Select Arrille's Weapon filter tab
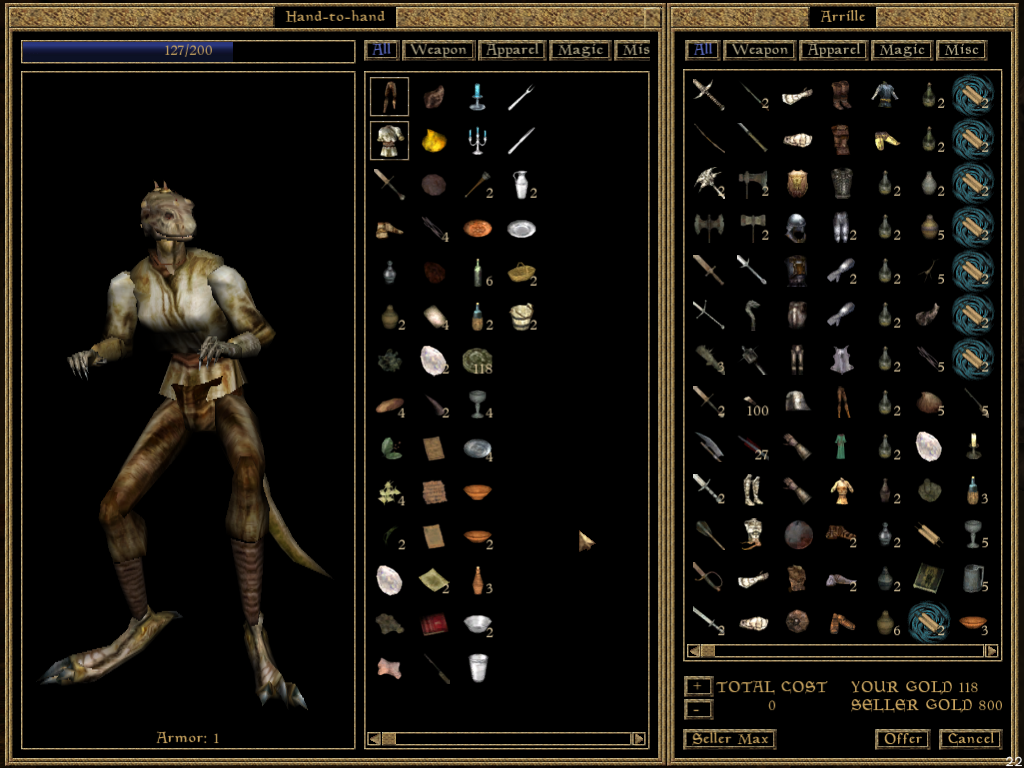 [x=758, y=50]
